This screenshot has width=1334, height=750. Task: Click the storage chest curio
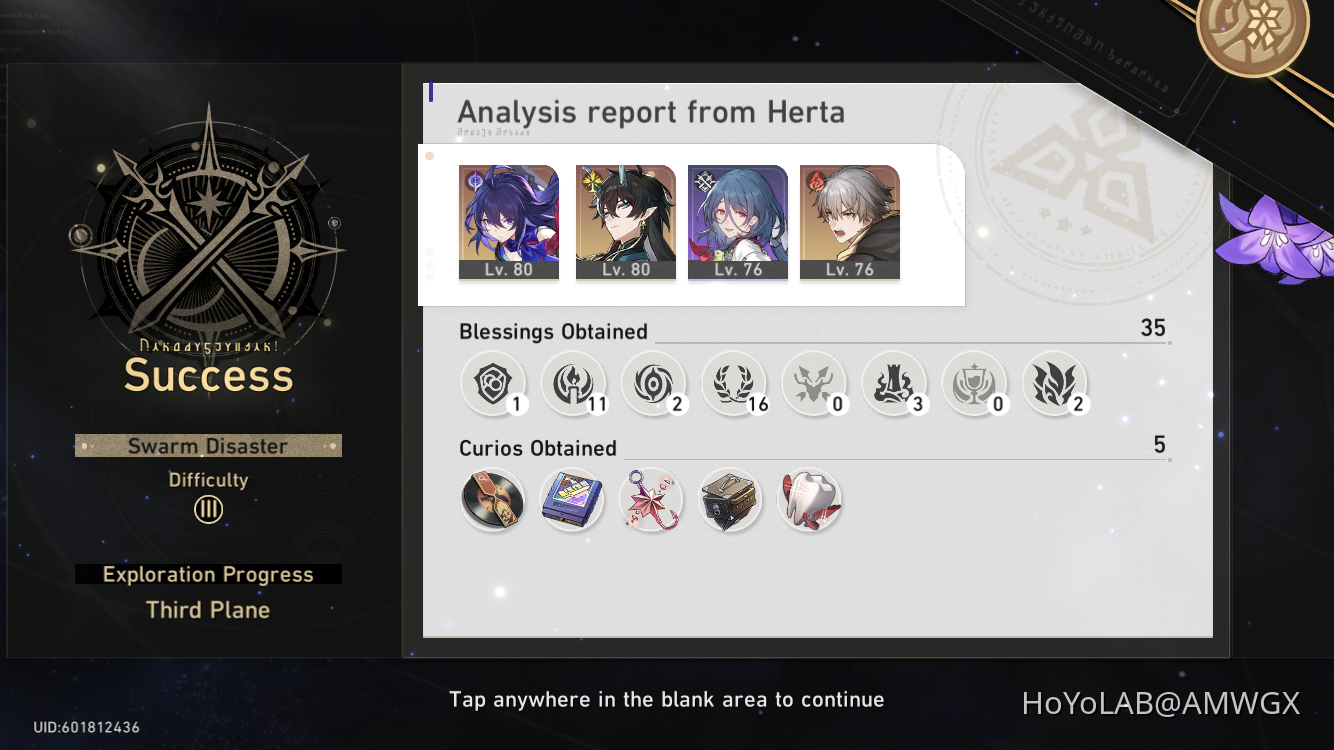point(730,500)
